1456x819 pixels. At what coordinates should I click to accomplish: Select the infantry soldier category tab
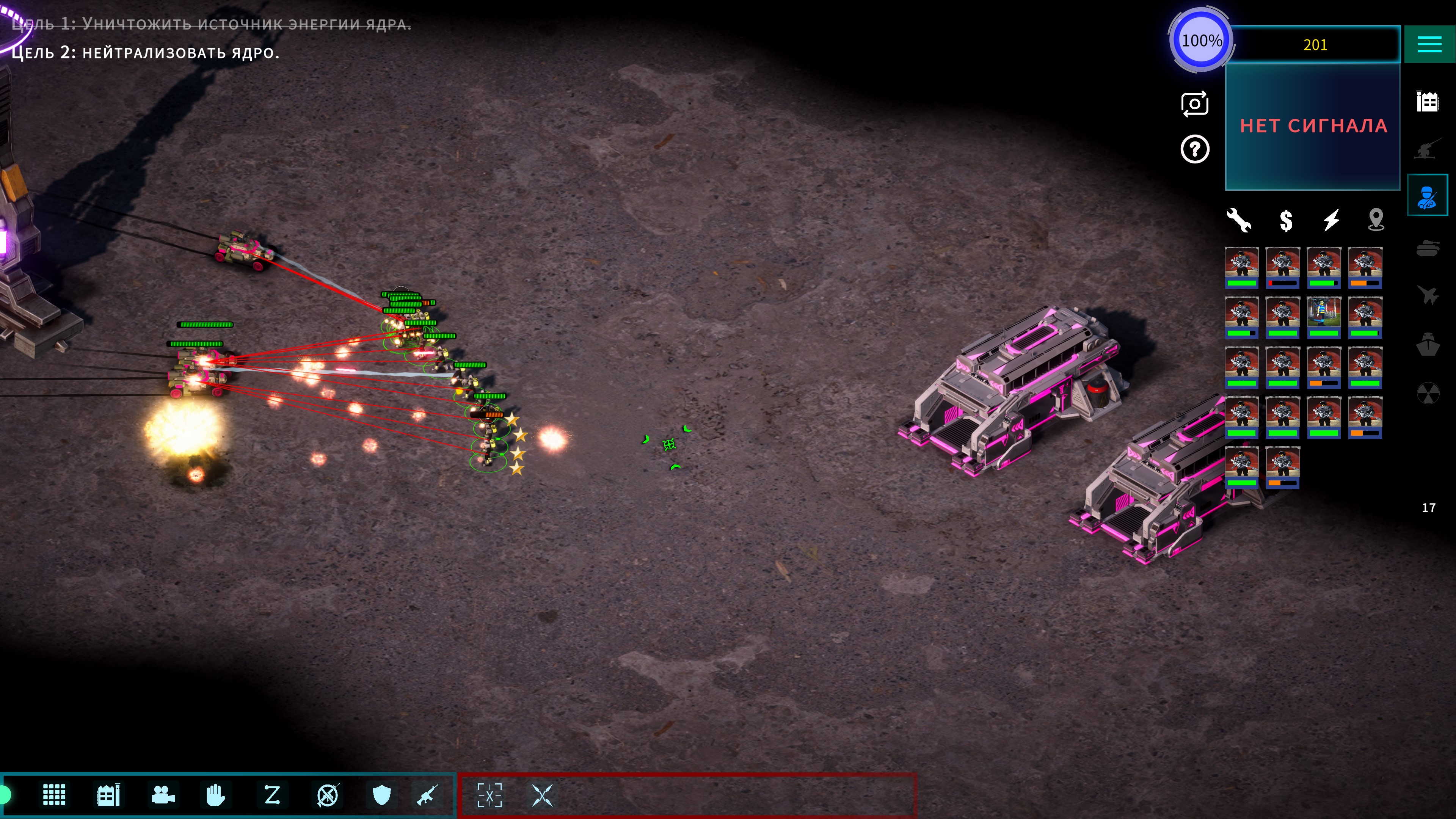point(1427,196)
